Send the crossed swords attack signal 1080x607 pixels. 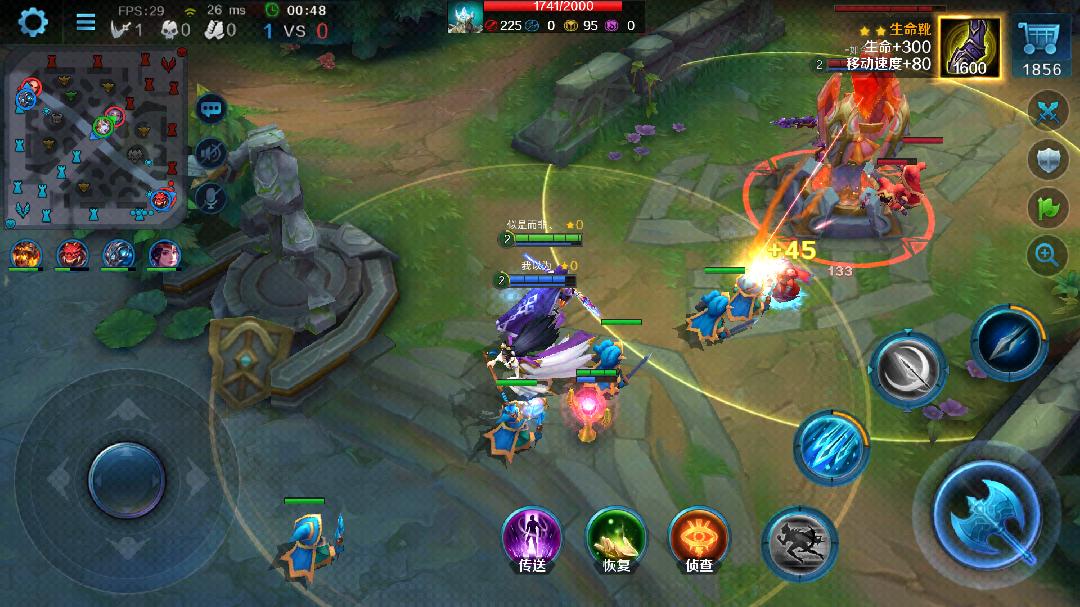(x=1047, y=111)
